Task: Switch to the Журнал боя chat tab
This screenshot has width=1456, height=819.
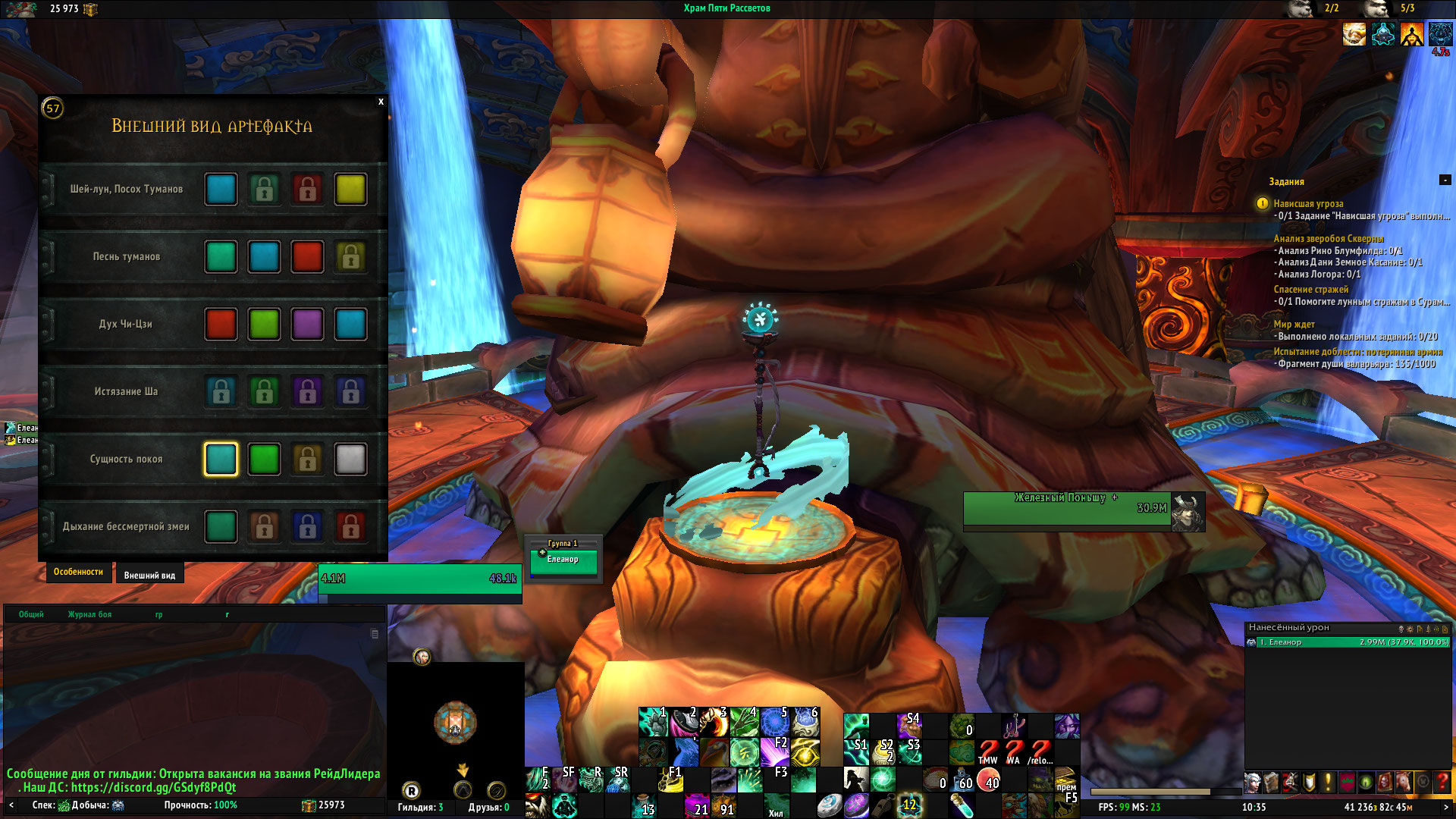Action: 89,615
